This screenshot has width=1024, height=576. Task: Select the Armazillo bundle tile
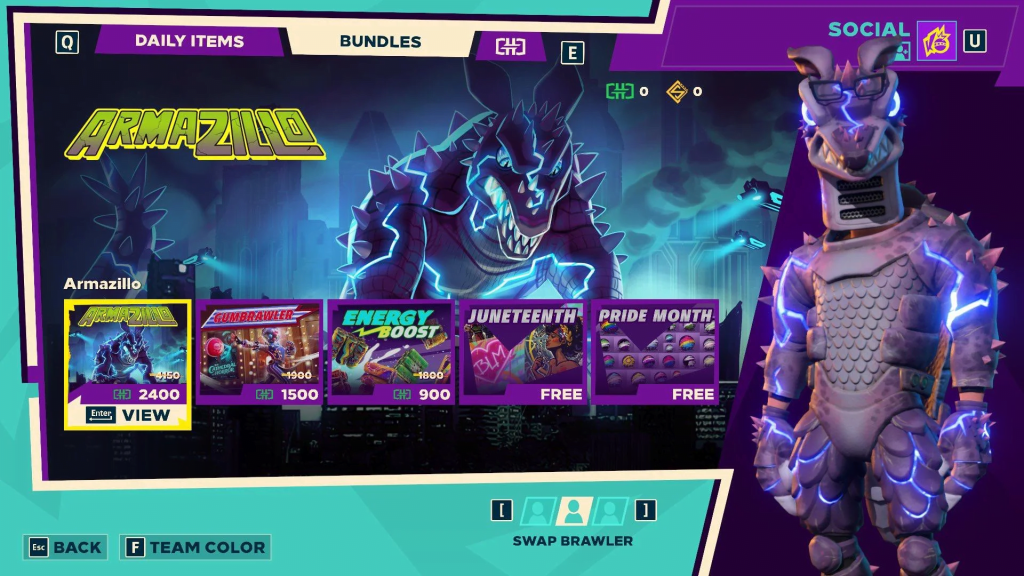tap(128, 351)
